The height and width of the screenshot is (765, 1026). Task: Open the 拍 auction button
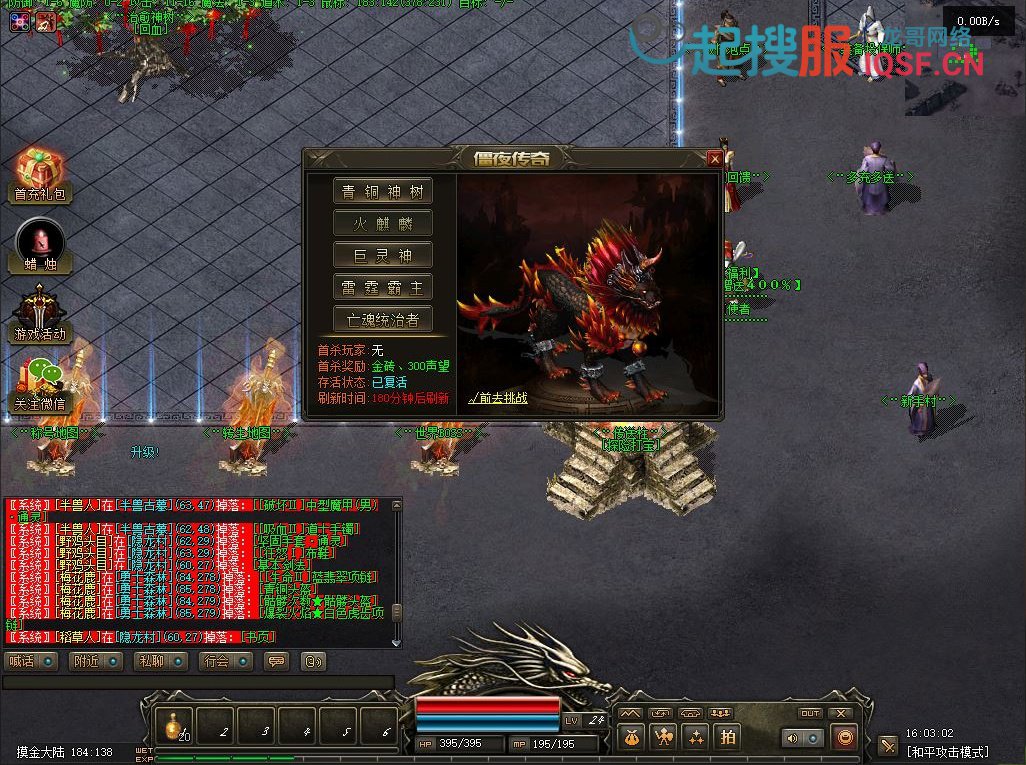click(x=727, y=737)
